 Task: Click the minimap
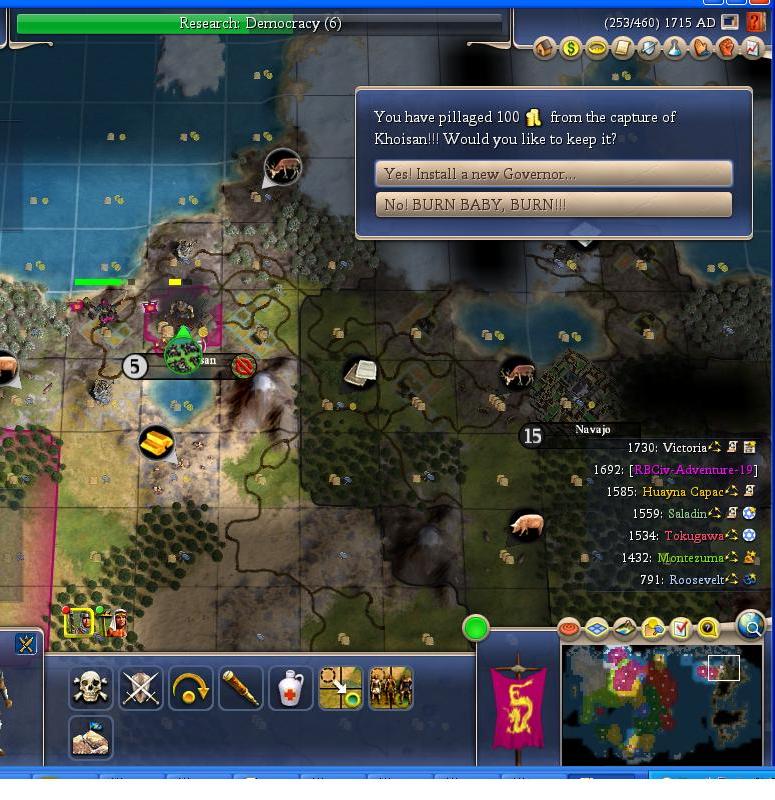[x=662, y=703]
